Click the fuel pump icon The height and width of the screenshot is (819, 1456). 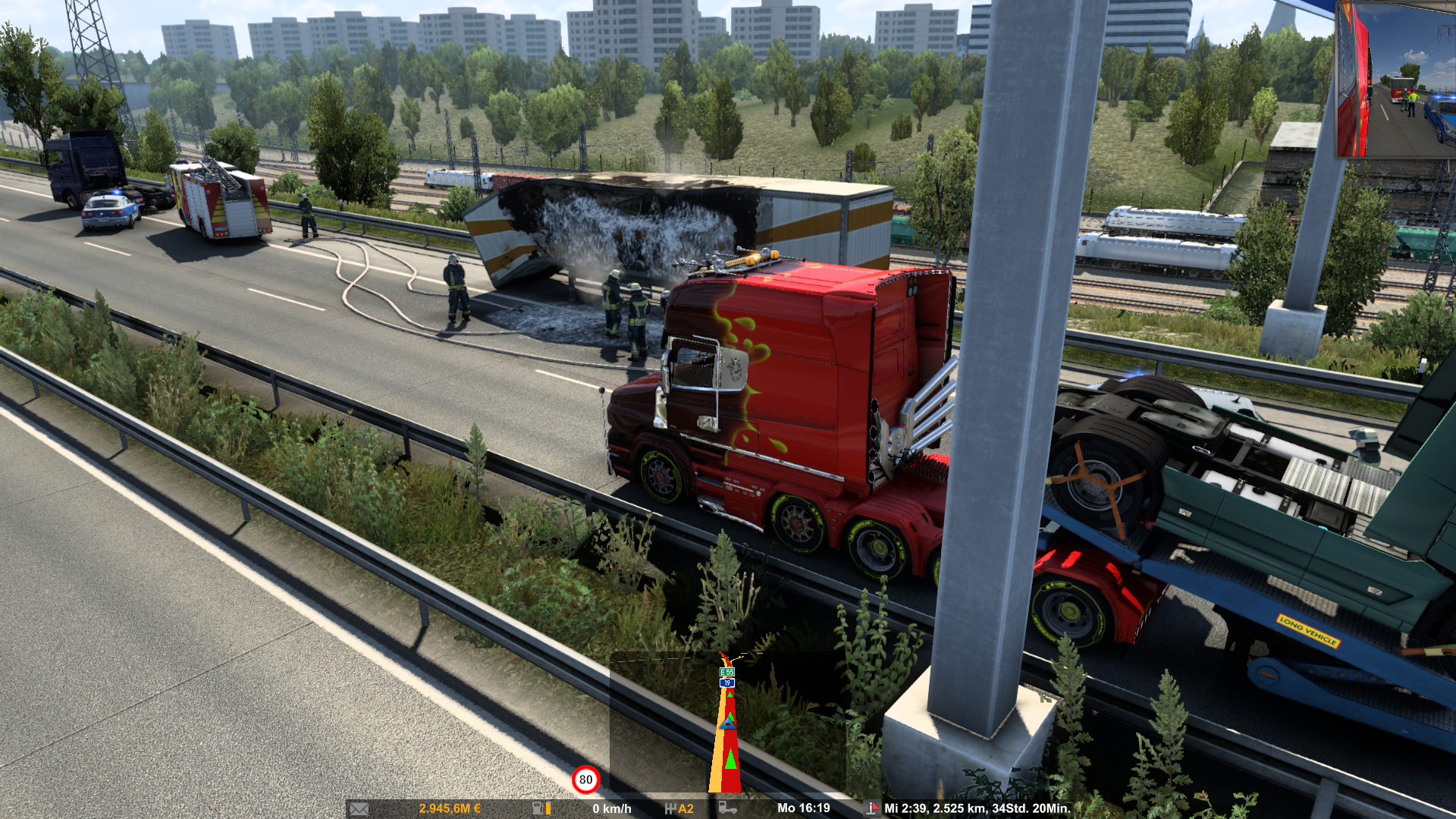538,808
